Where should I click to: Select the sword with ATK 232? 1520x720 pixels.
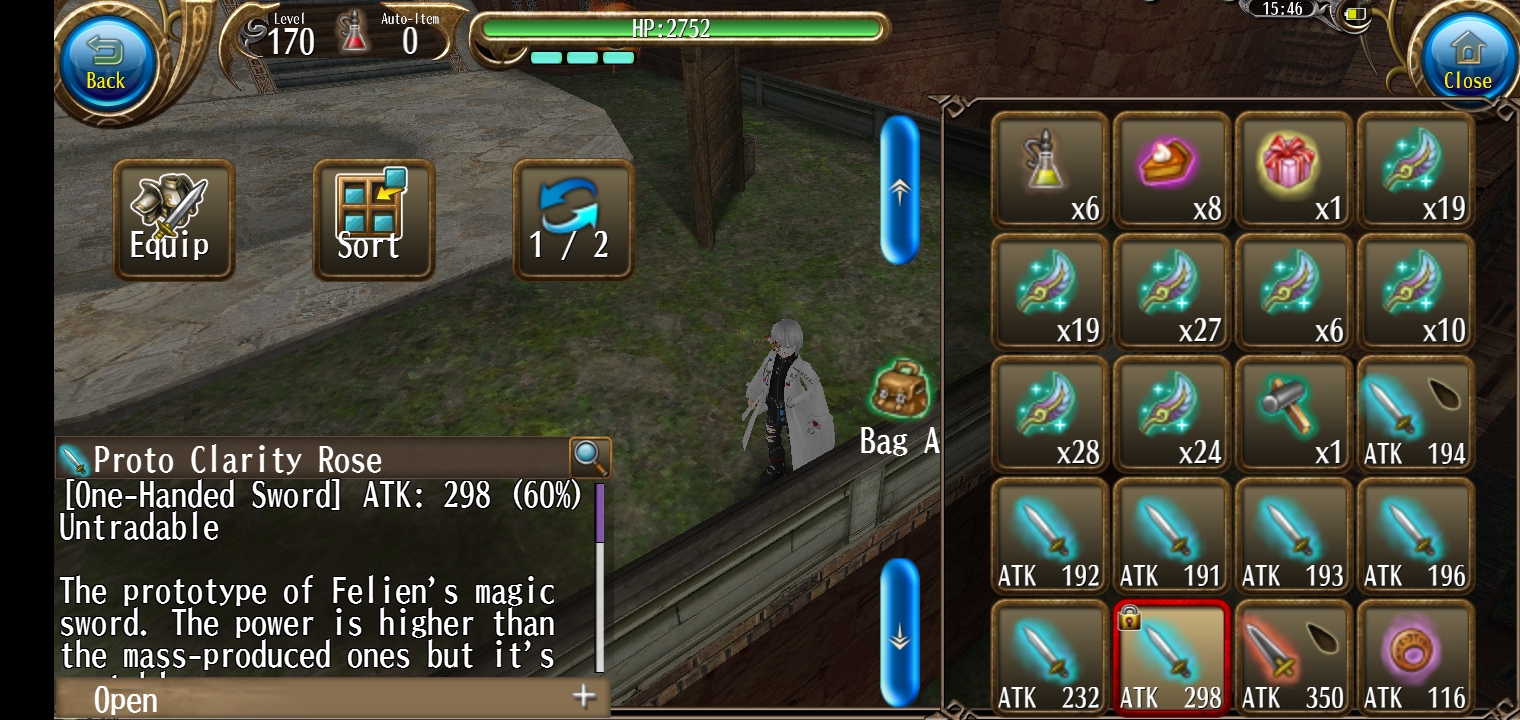1050,657
